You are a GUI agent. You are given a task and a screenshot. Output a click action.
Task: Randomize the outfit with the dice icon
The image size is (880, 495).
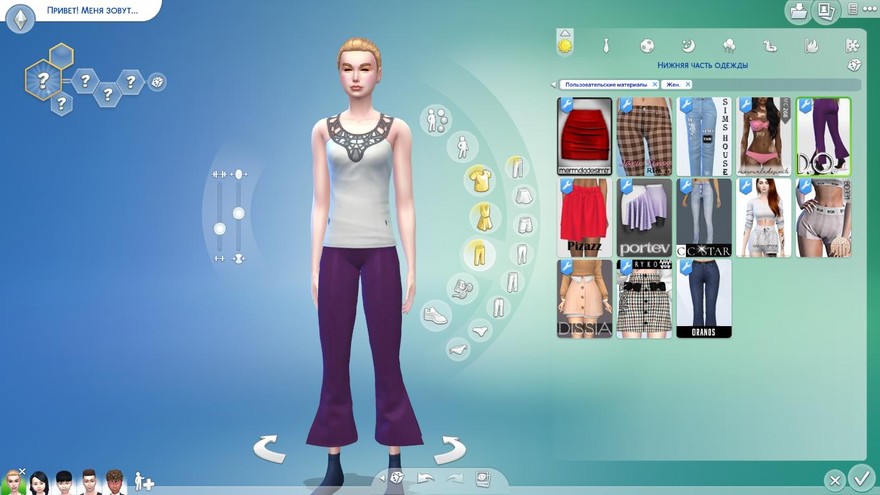coord(854,65)
